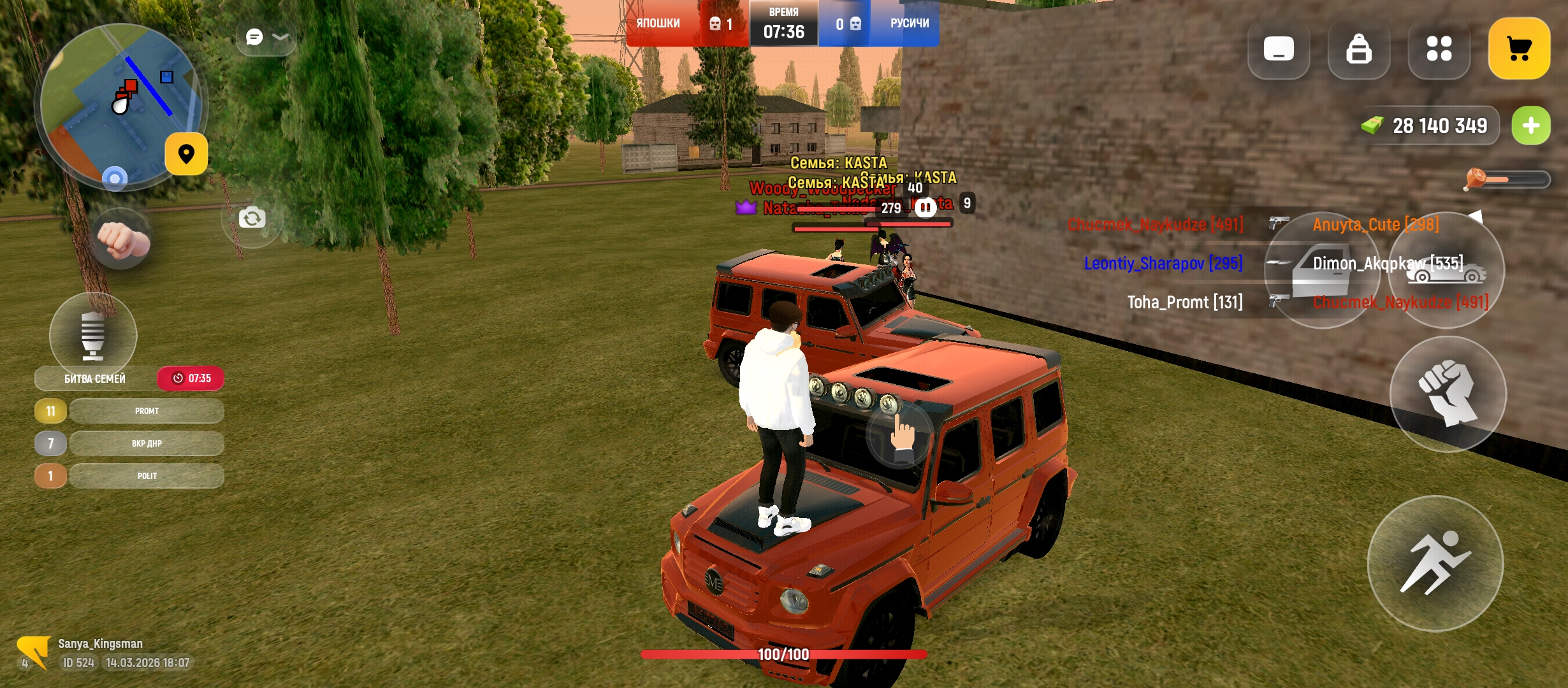Open the chat bubble dropdown
Image resolution: width=1568 pixels, height=688 pixels.
tap(266, 38)
